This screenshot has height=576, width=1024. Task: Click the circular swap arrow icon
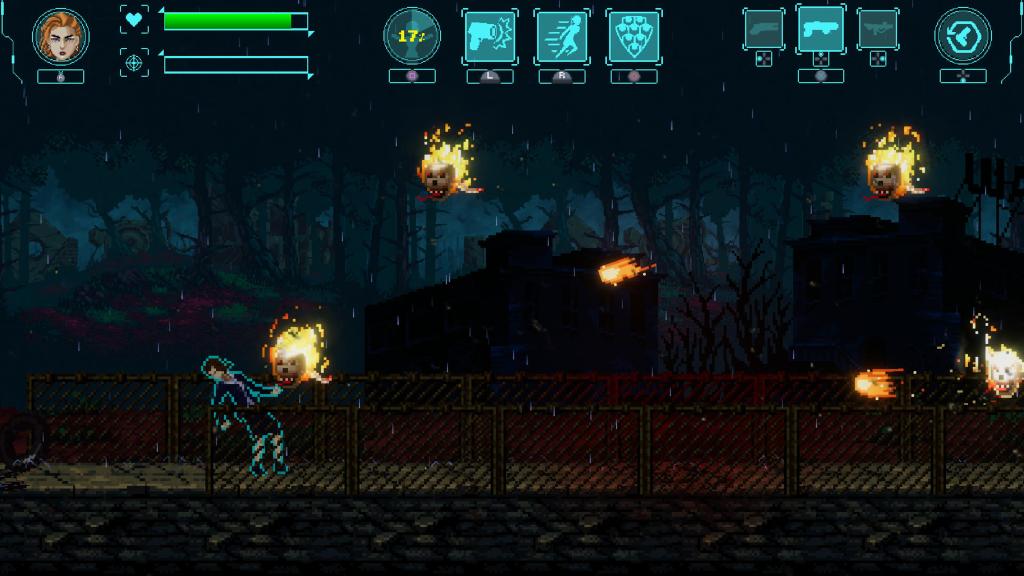(x=962, y=37)
